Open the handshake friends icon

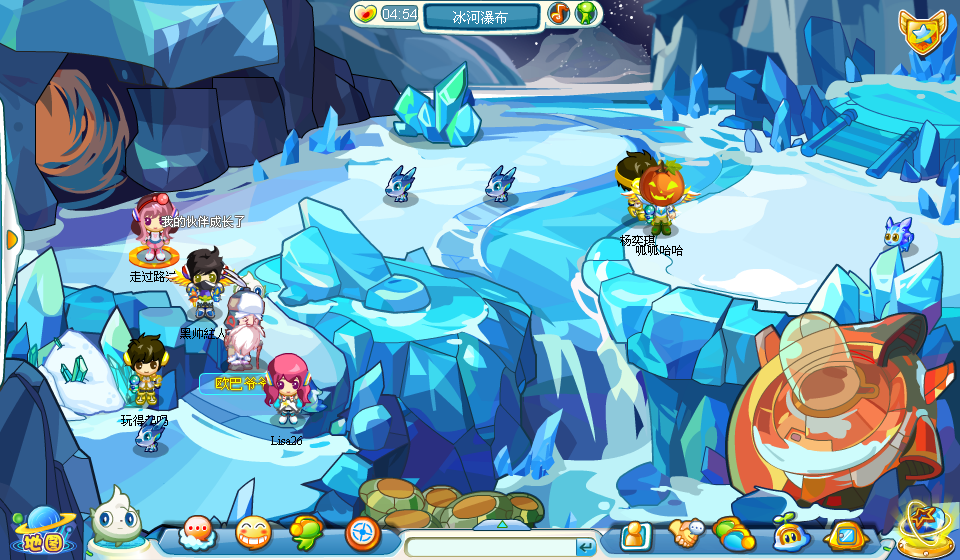click(687, 534)
